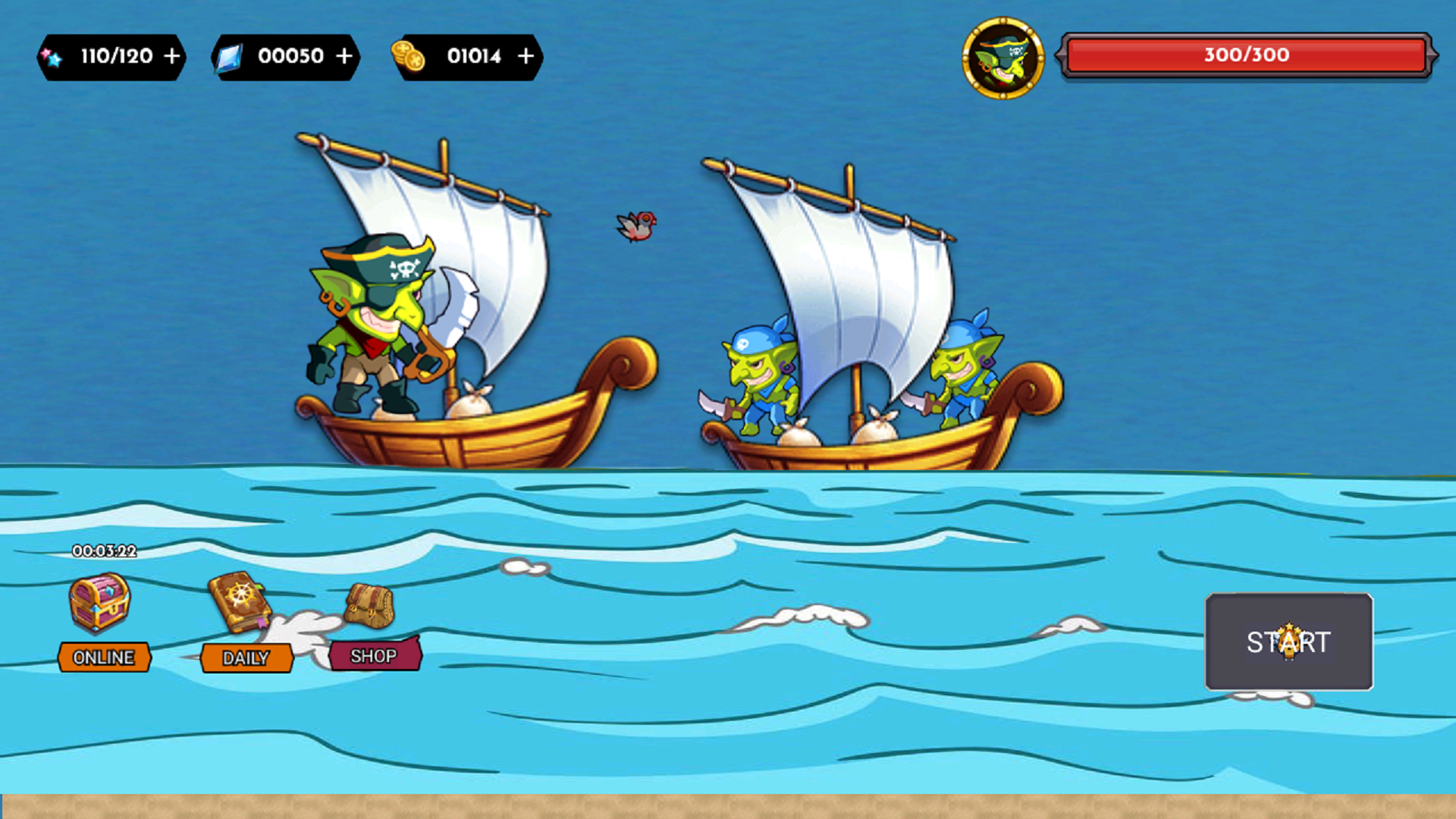This screenshot has width=1456, height=819.
Task: Switch to the DAILY tab
Action: (x=246, y=658)
